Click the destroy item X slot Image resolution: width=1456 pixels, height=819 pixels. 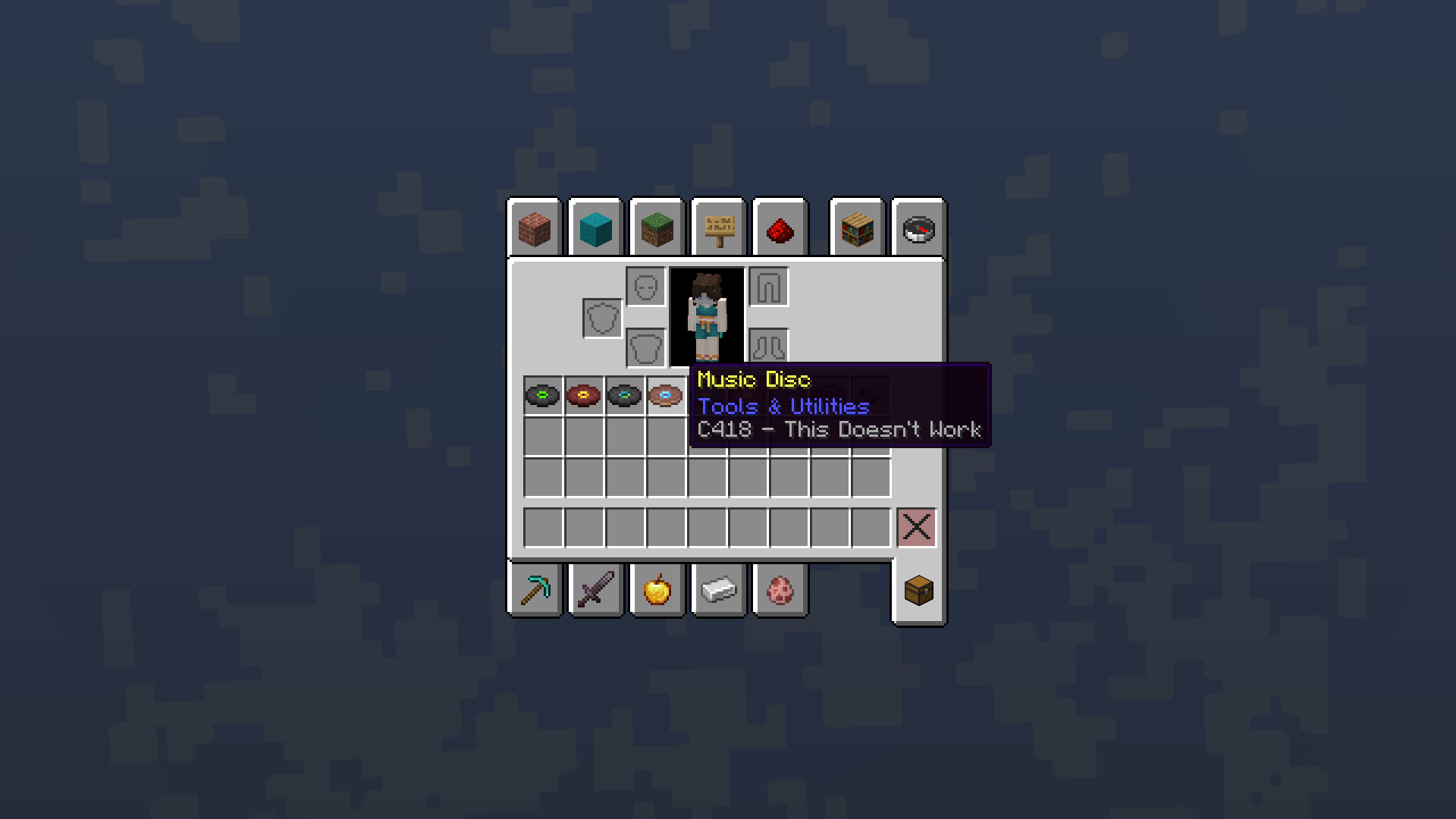(x=917, y=528)
